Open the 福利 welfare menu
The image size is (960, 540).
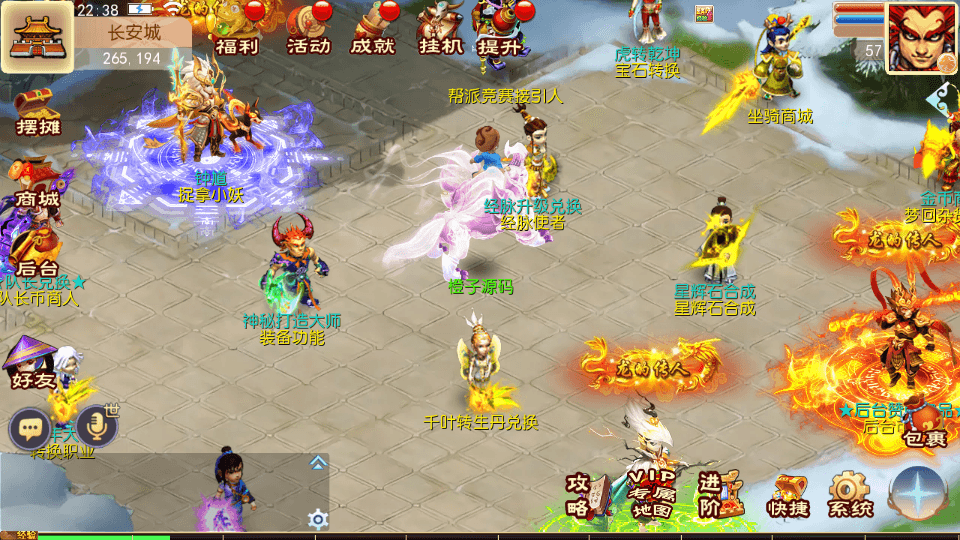238,30
